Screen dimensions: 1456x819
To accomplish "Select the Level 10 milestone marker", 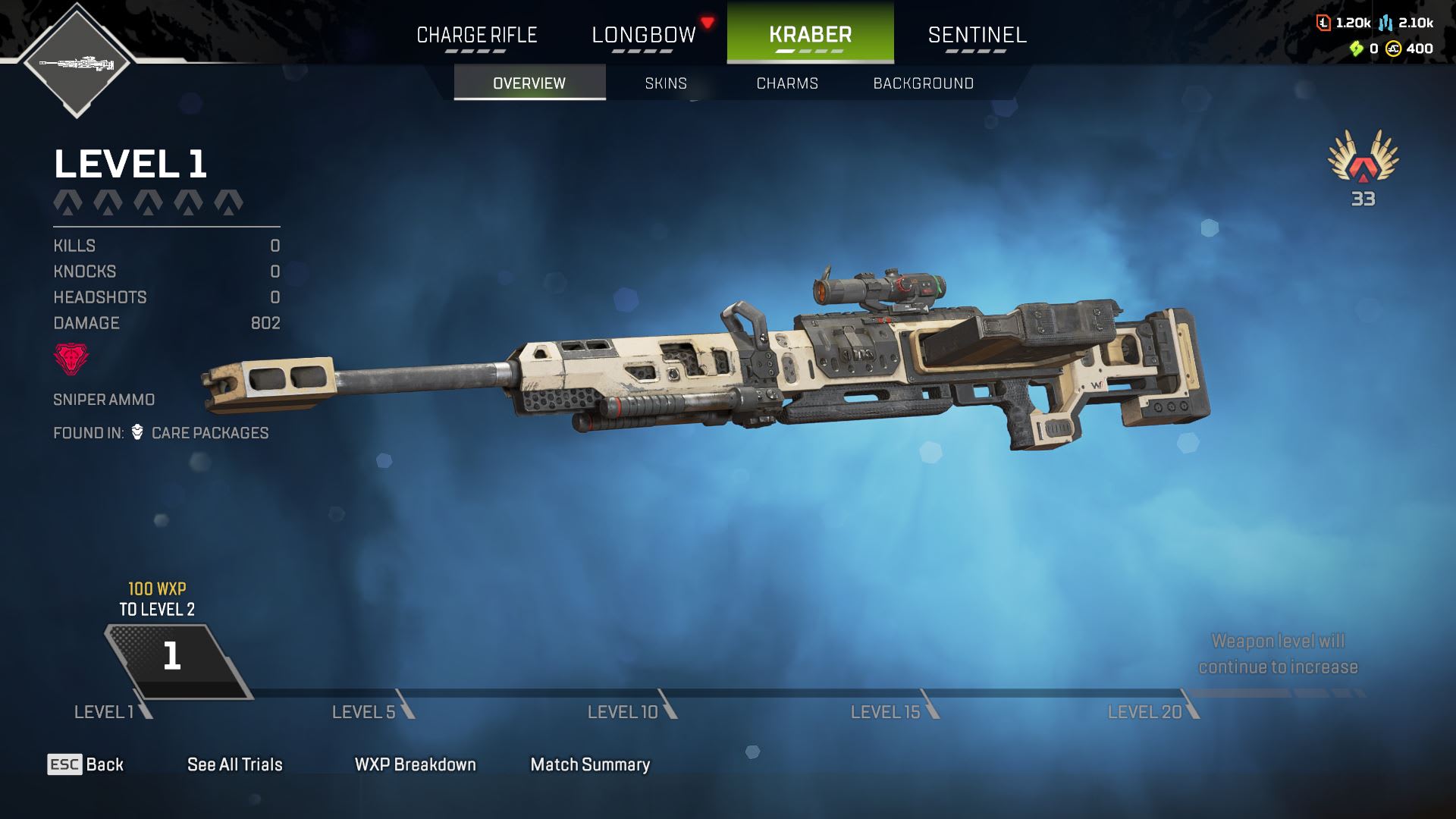I will point(623,711).
